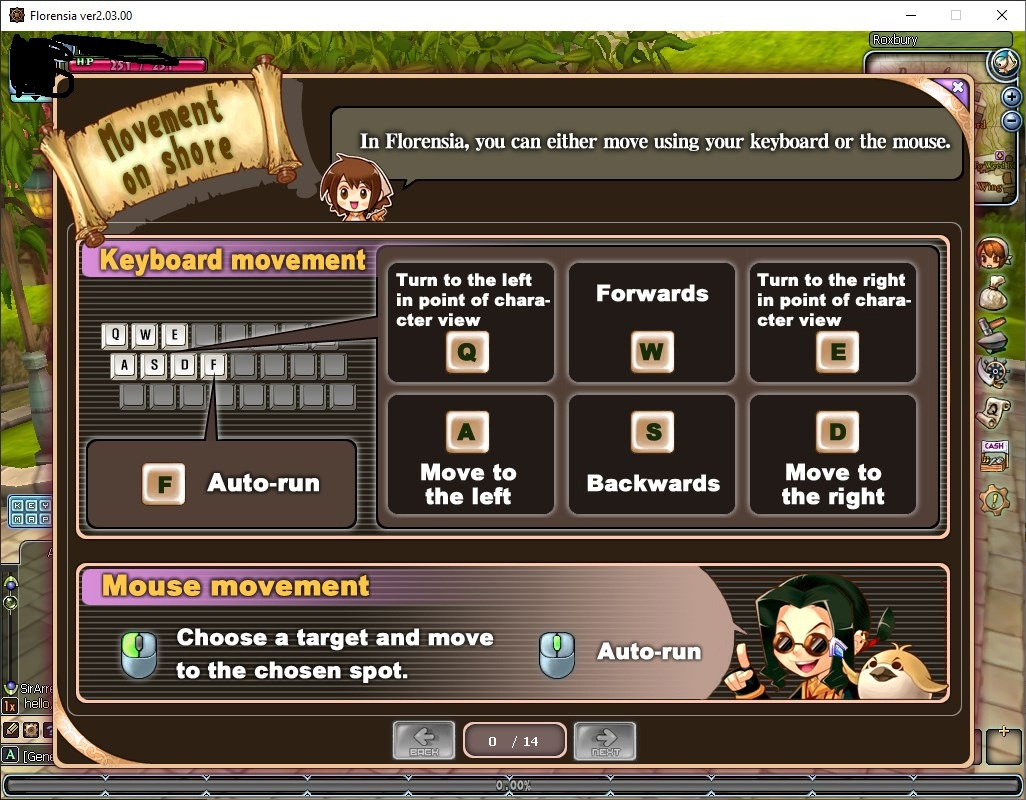This screenshot has height=800, width=1026.
Task: Zoom in the minimap with plus button
Action: (1011, 97)
